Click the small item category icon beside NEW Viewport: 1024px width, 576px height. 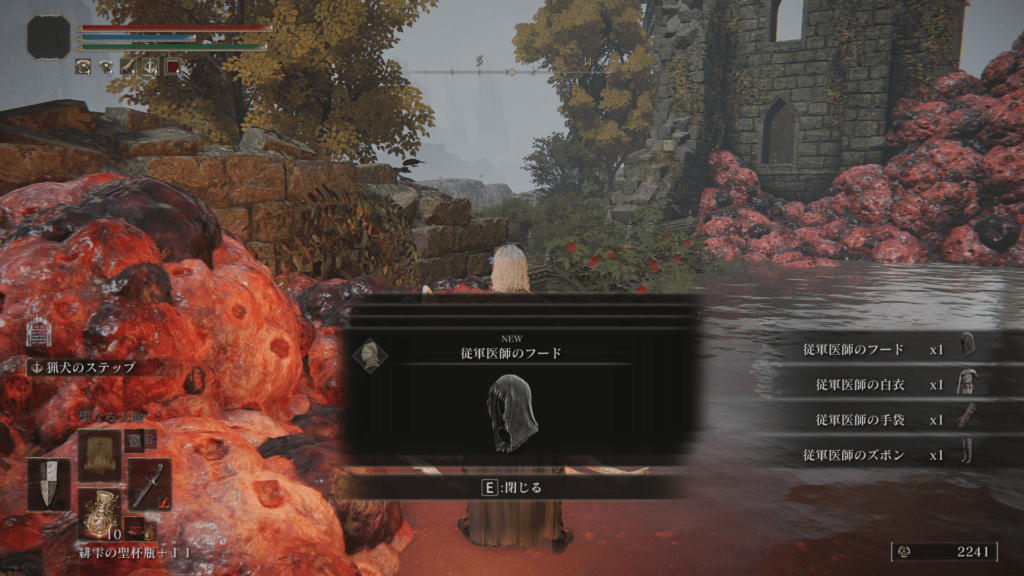(369, 355)
